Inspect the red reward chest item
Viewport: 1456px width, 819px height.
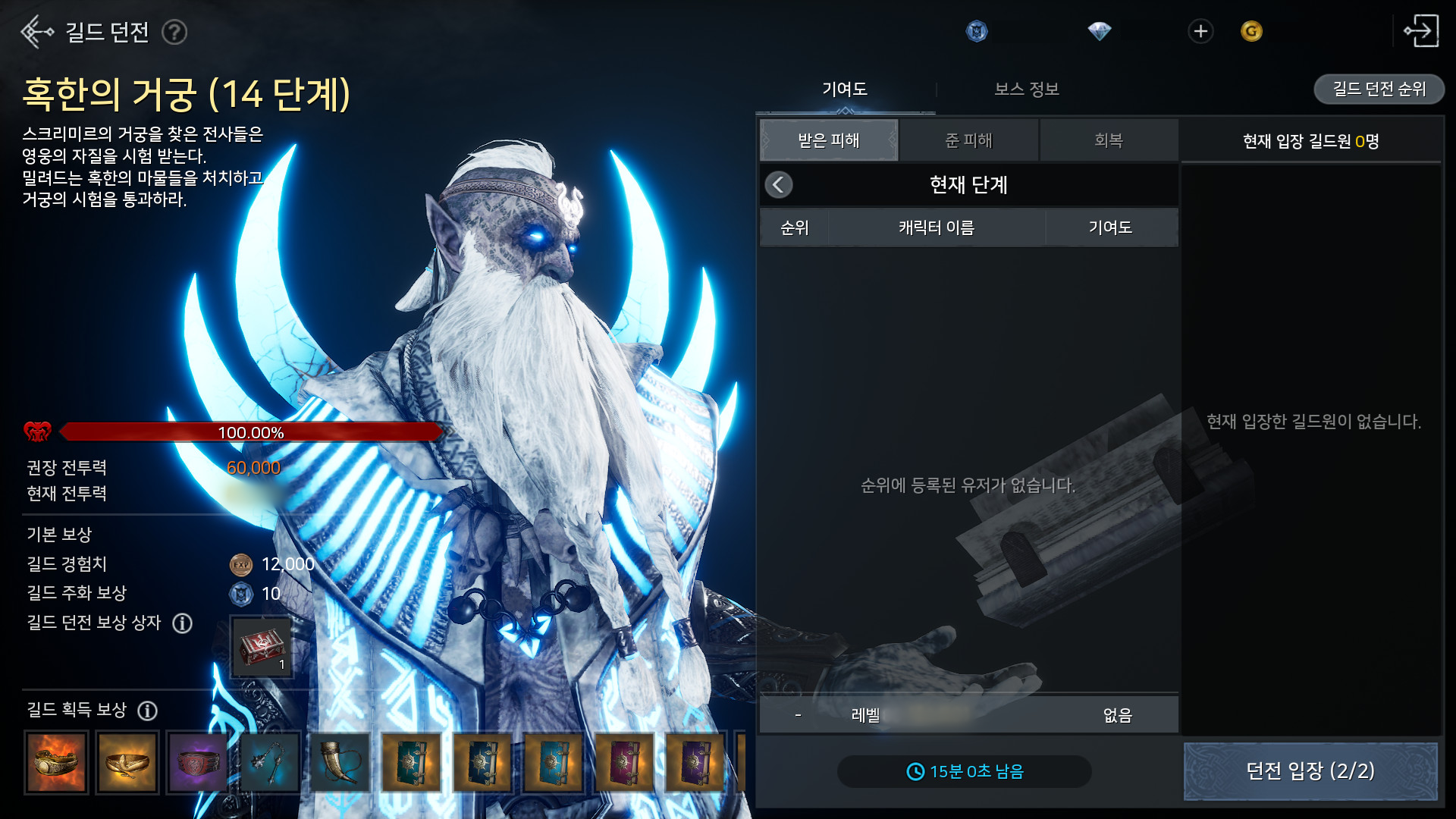(262, 647)
